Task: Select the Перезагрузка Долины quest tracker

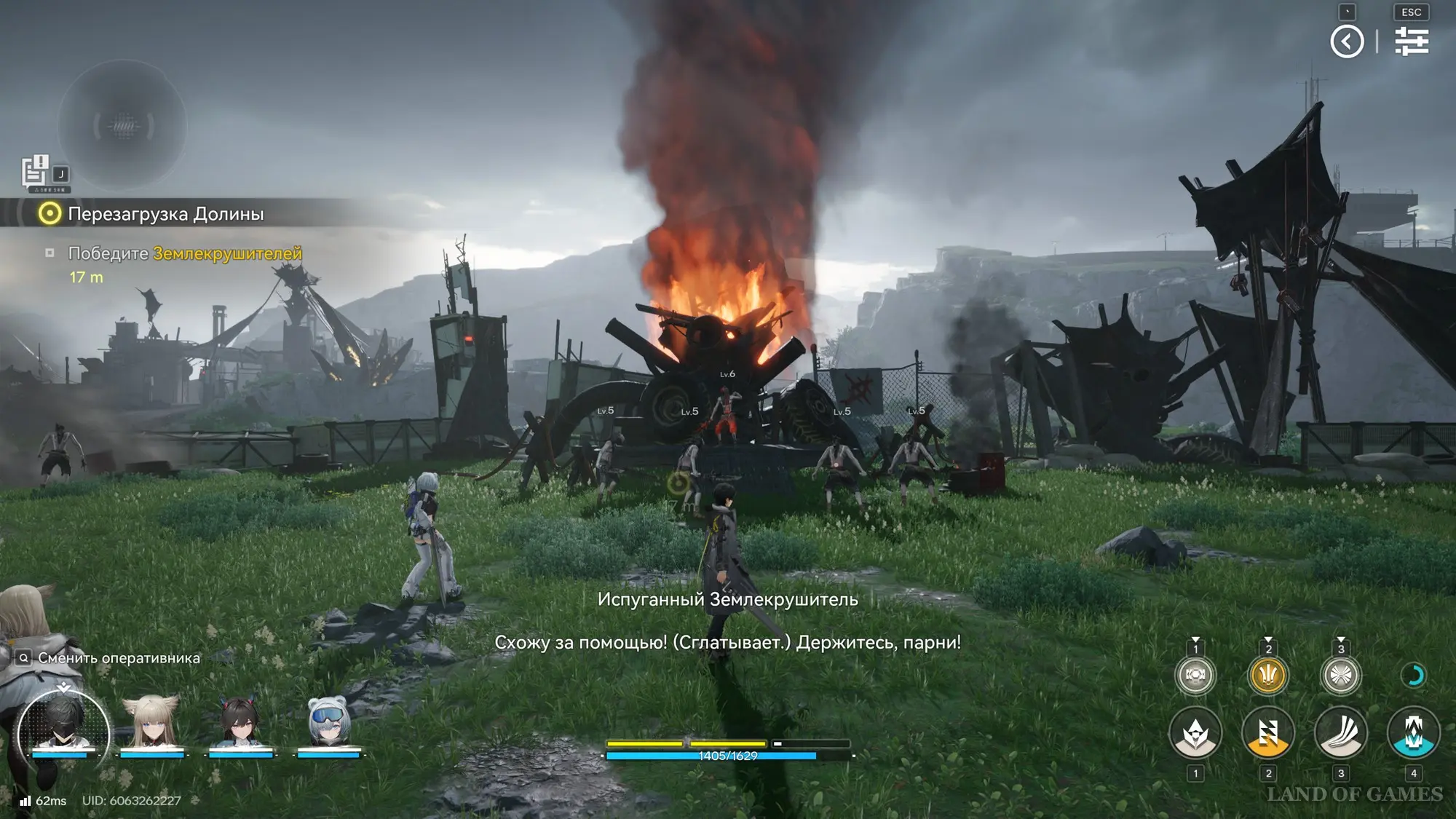Action: point(165,214)
